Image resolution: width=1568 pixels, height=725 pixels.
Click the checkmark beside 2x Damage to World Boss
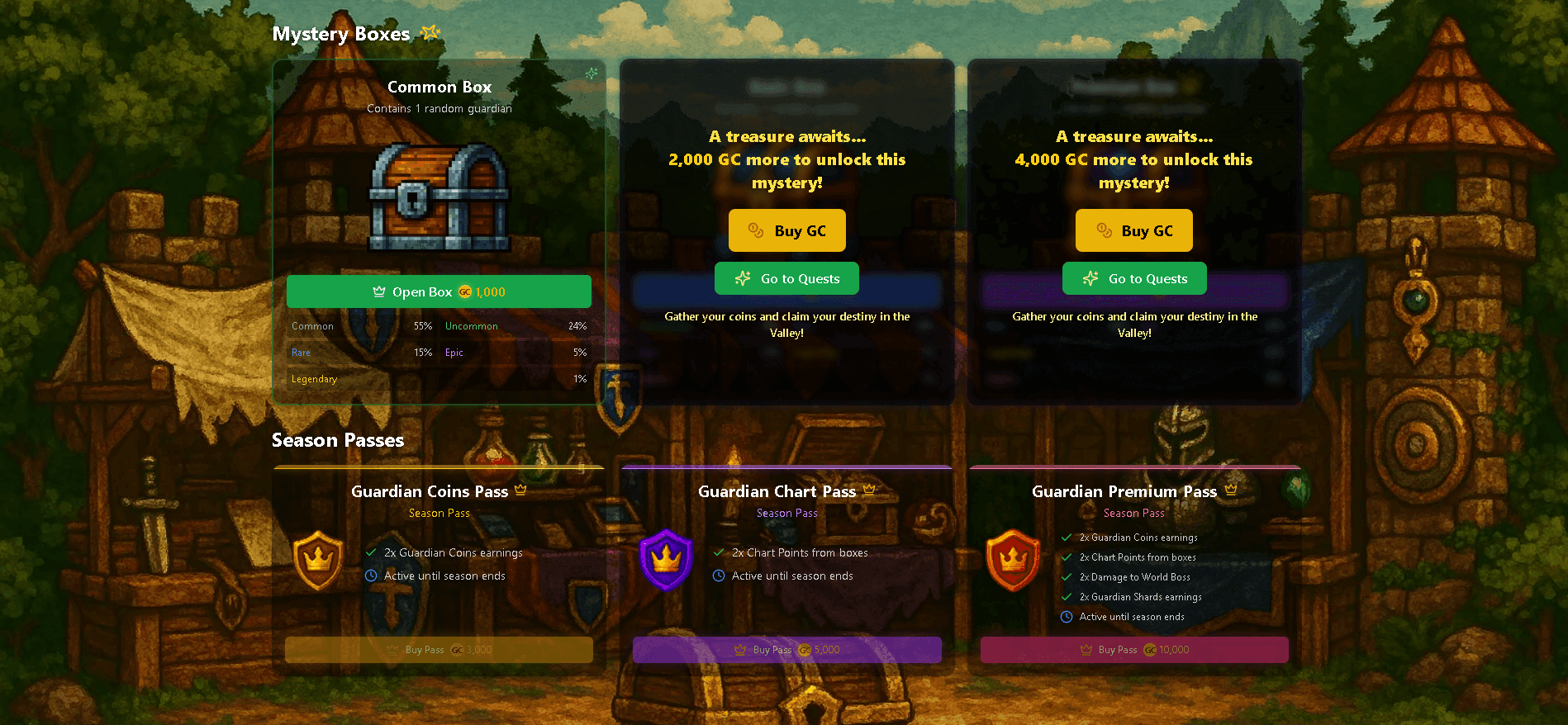point(1066,576)
